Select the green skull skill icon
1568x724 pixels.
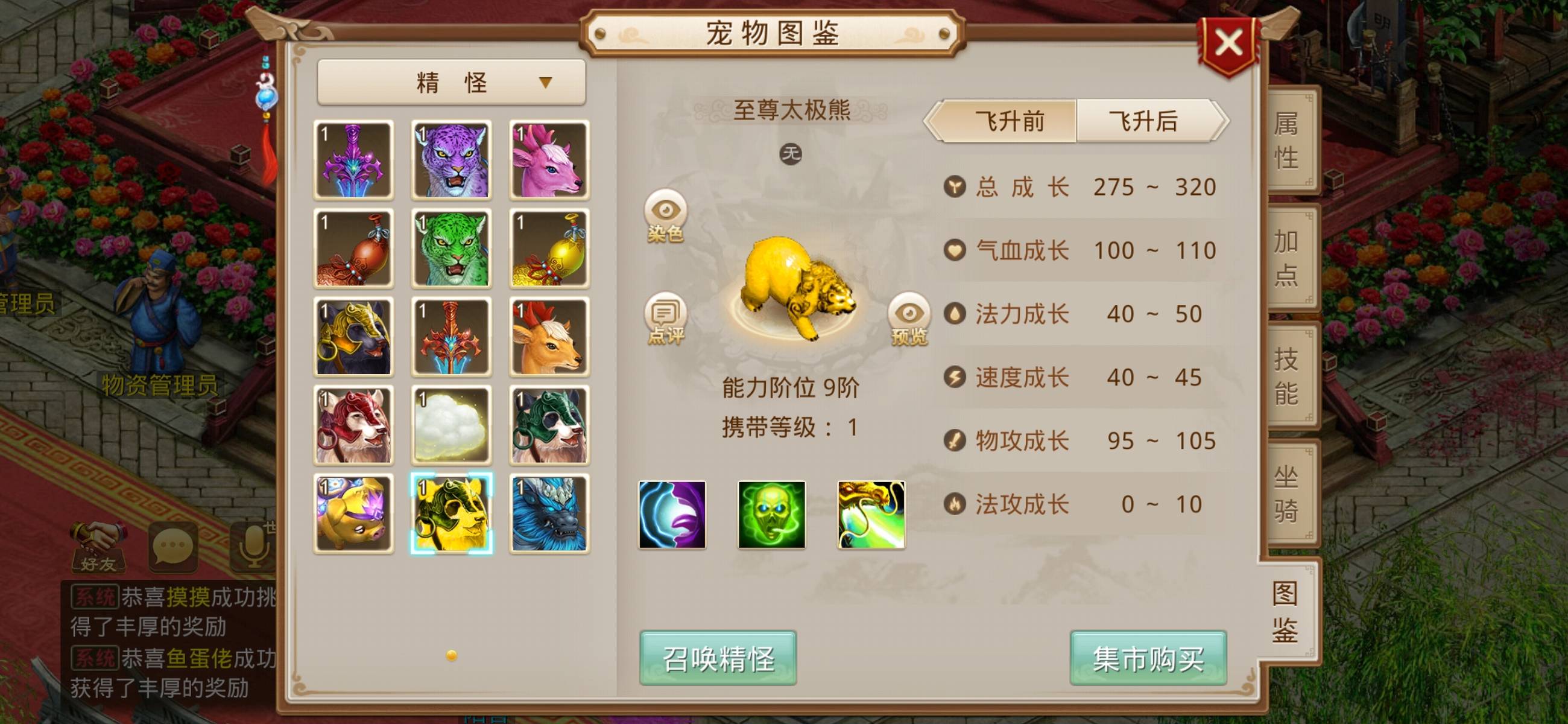(771, 515)
